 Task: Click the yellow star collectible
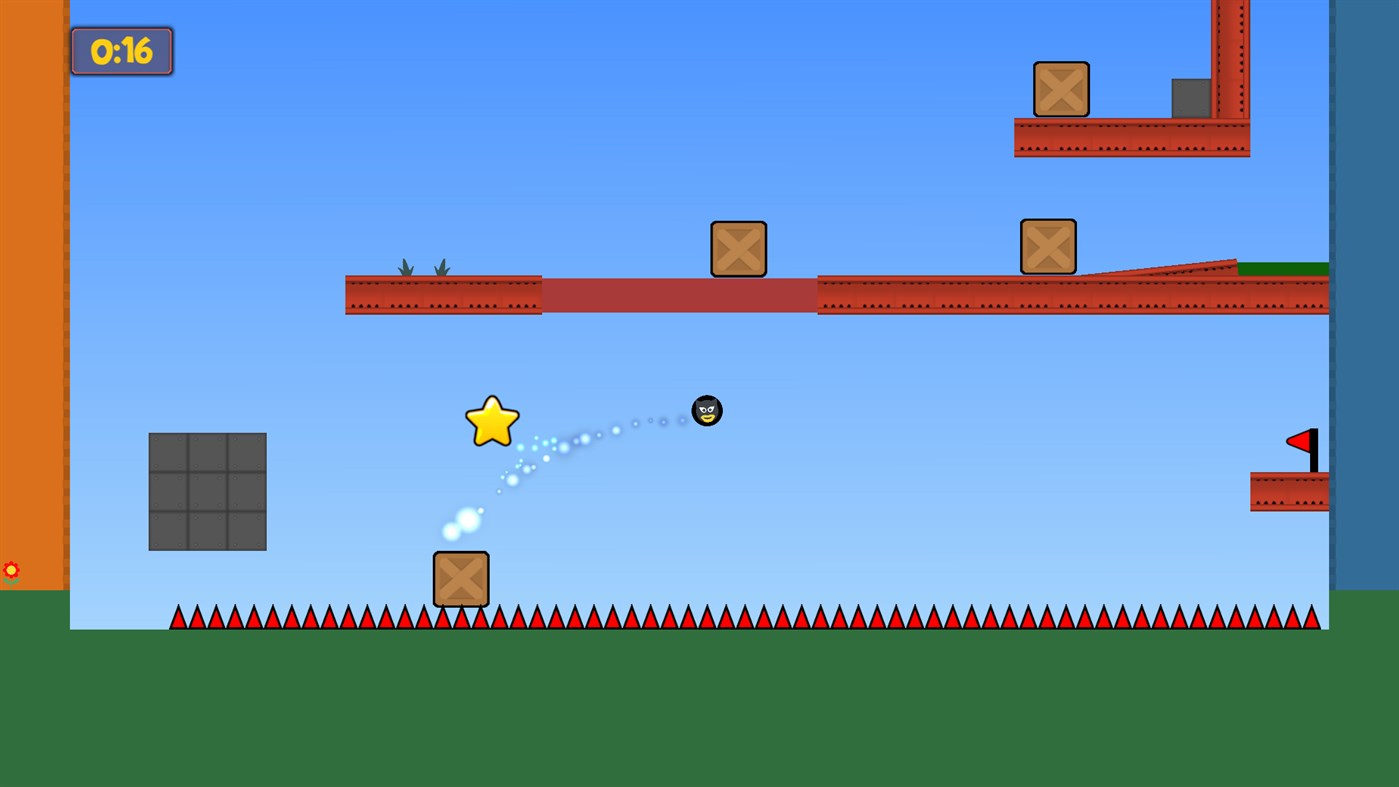pos(491,421)
